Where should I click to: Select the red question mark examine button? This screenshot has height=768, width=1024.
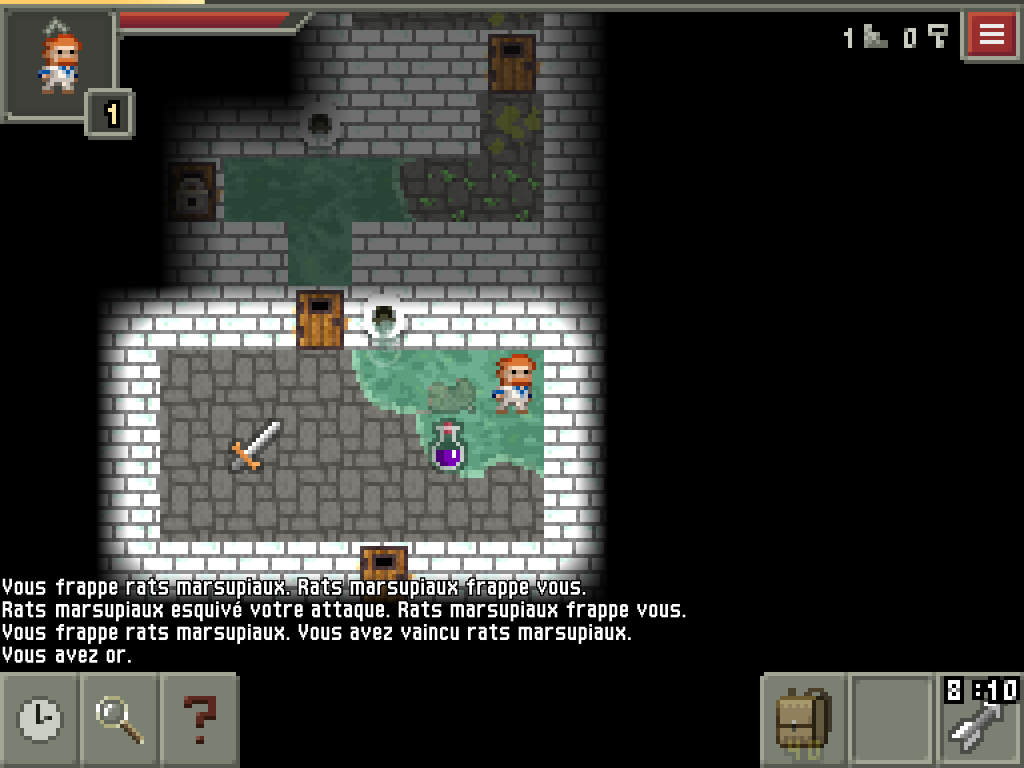coord(200,718)
